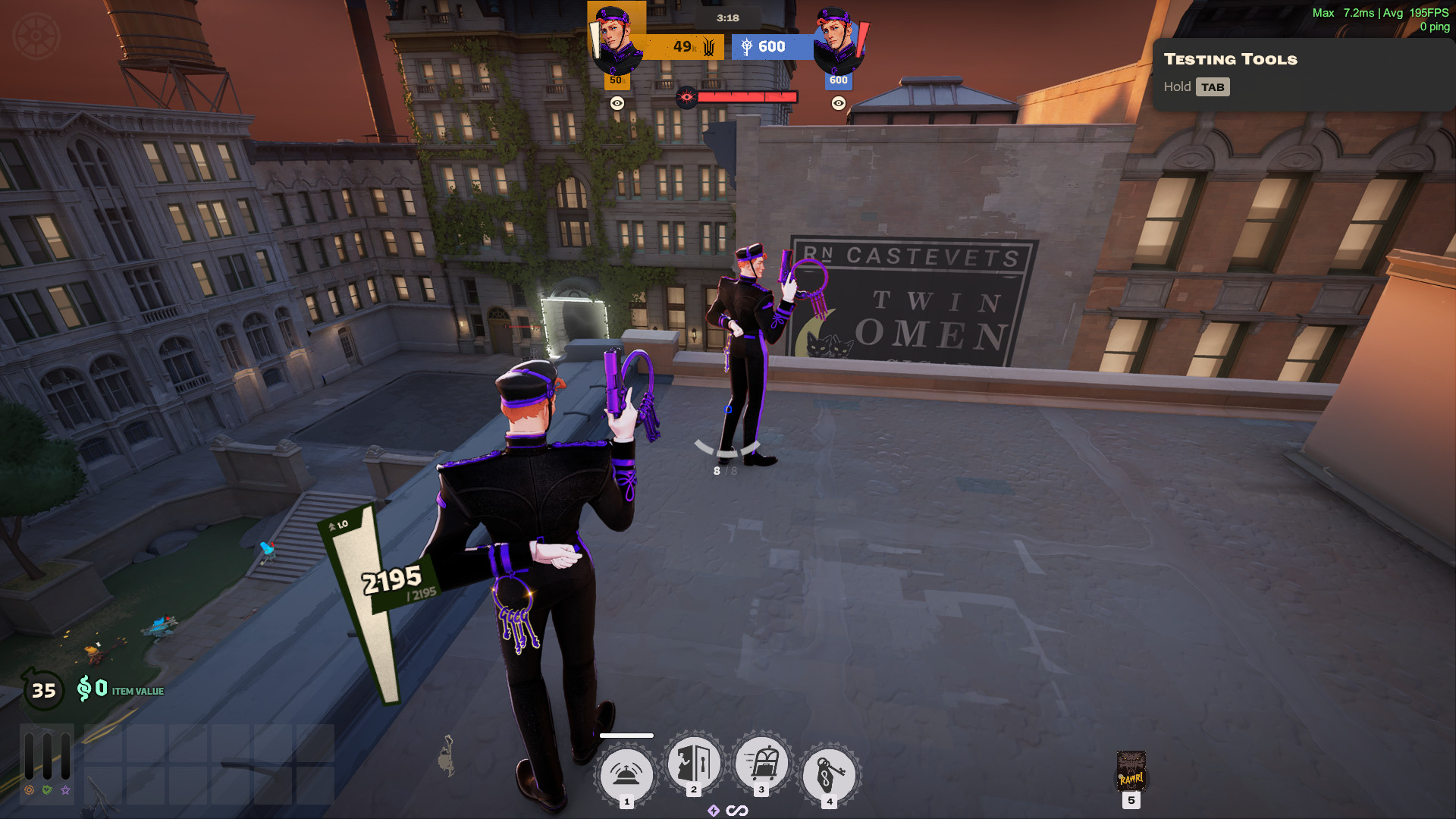The image size is (1456, 819).
Task: Open the orange weapon stats category
Action: click(30, 789)
